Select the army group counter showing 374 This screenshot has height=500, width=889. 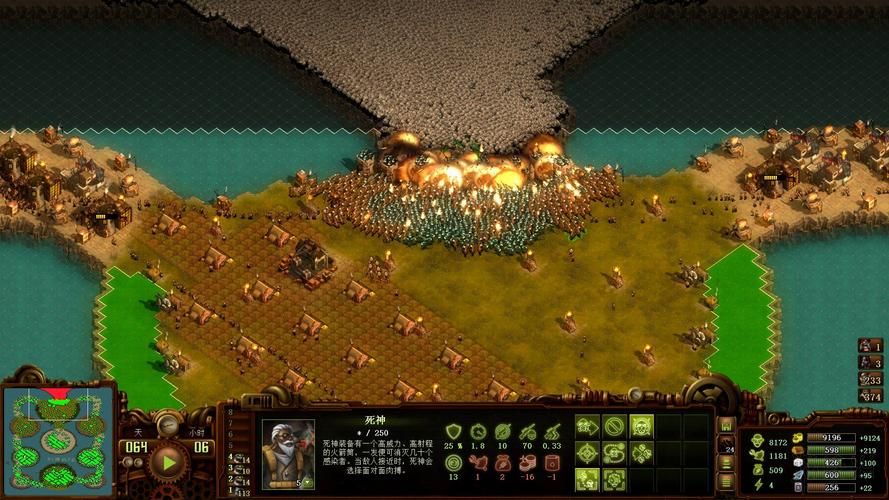[871, 396]
